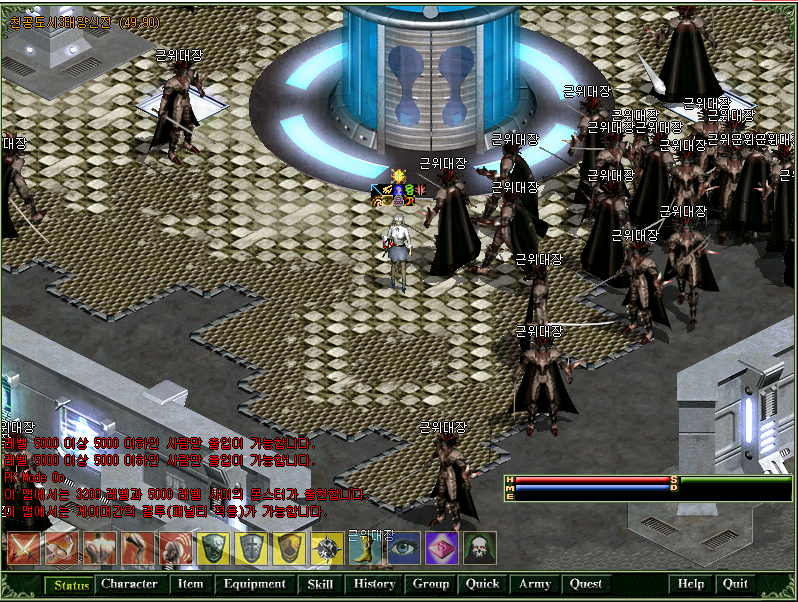Use the flexed arm skill icon
Image resolution: width=798 pixels, height=602 pixels.
[x=61, y=549]
